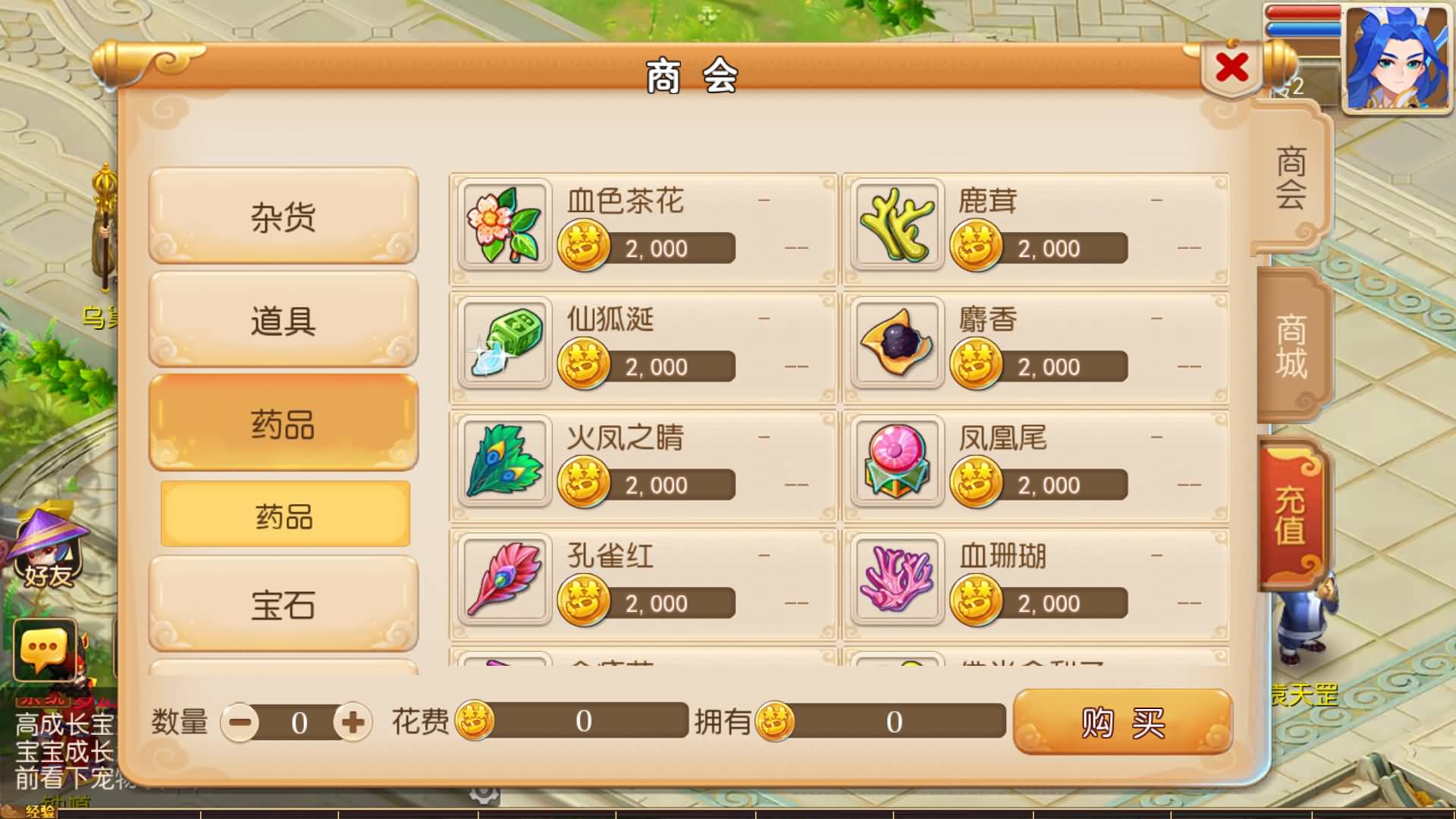Select the 血色茶花 item icon
The image size is (1456, 819).
click(x=503, y=227)
